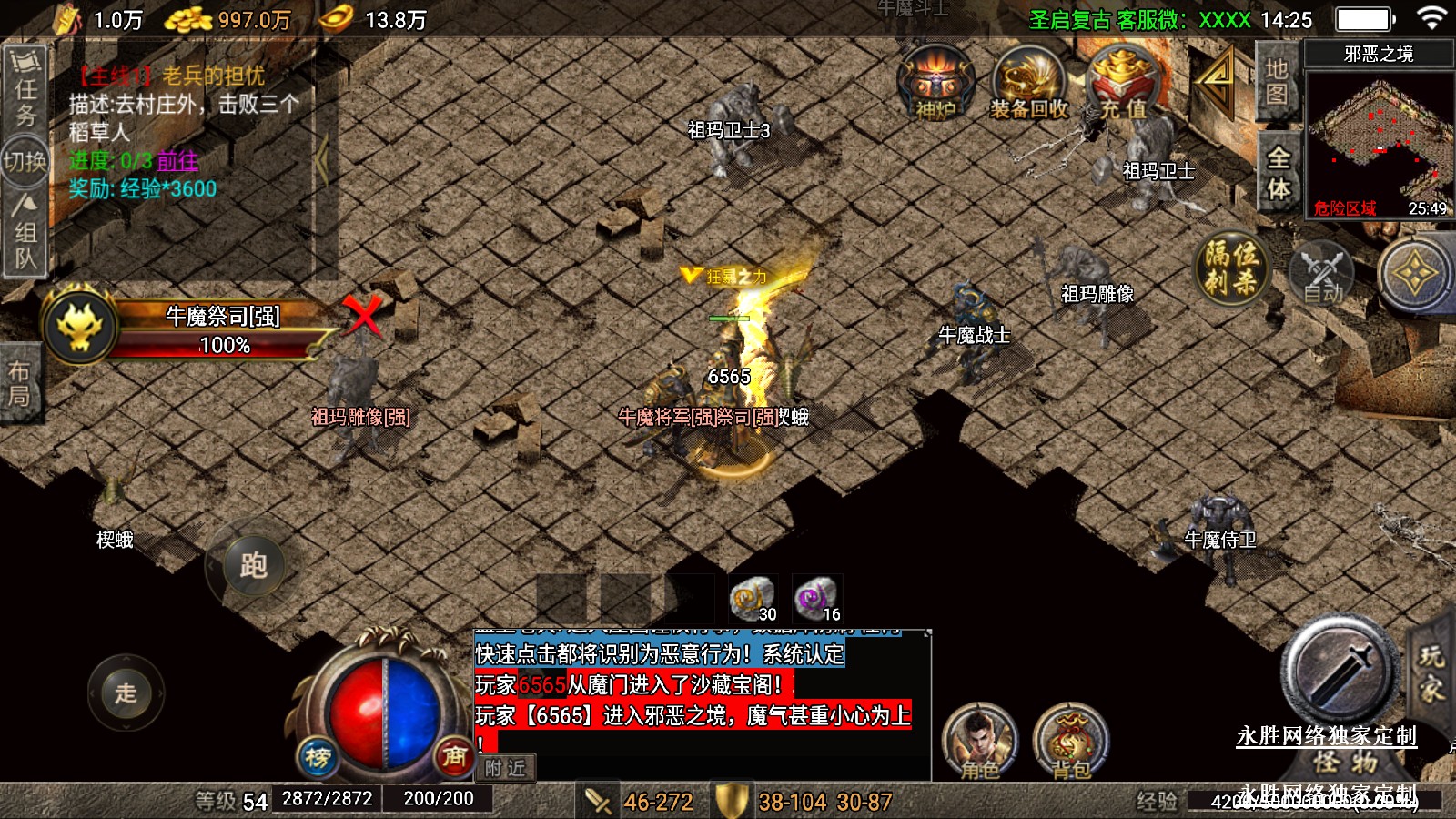Activate the 隔位刺杀 skill
This screenshot has width=1456, height=819.
(1231, 268)
